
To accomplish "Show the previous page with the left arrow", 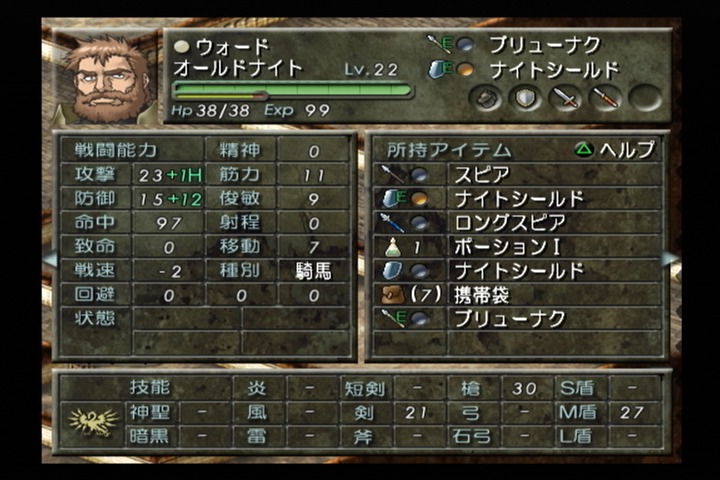I will coord(49,258).
